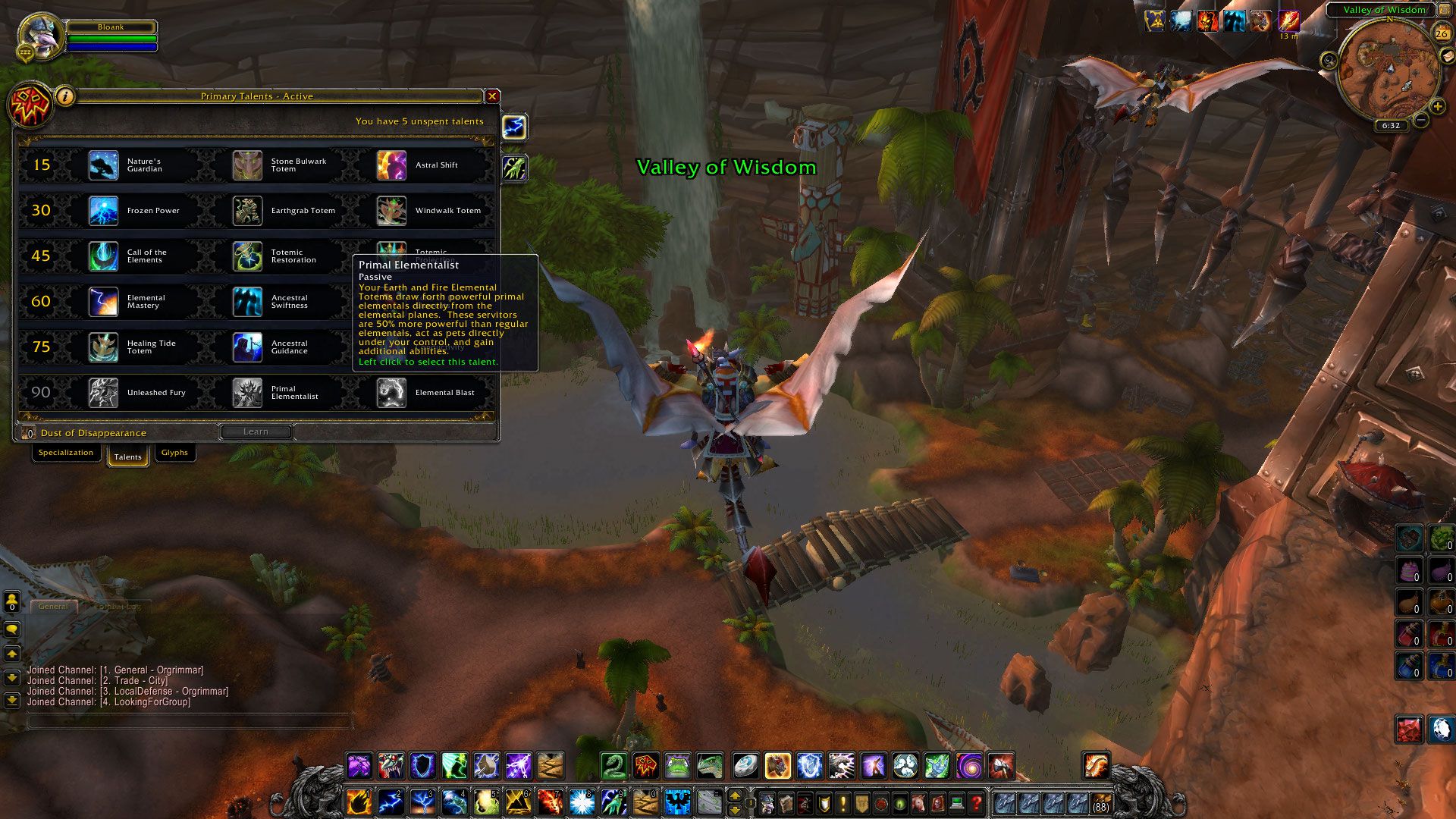This screenshot has height=819, width=1456.
Task: Choose the Elemental Mastery talent
Action: [104, 302]
